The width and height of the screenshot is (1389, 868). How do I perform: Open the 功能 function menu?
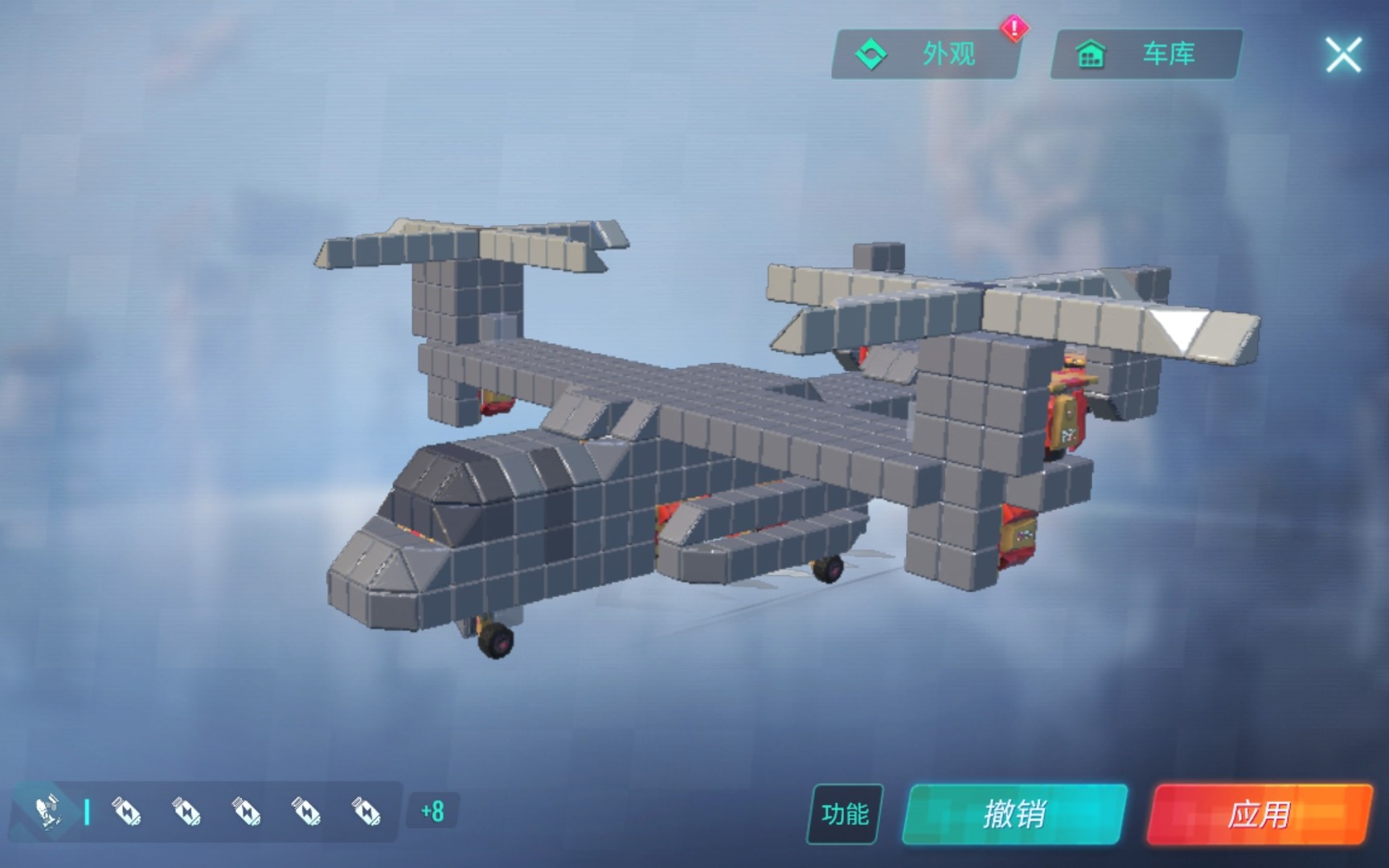pos(845,814)
